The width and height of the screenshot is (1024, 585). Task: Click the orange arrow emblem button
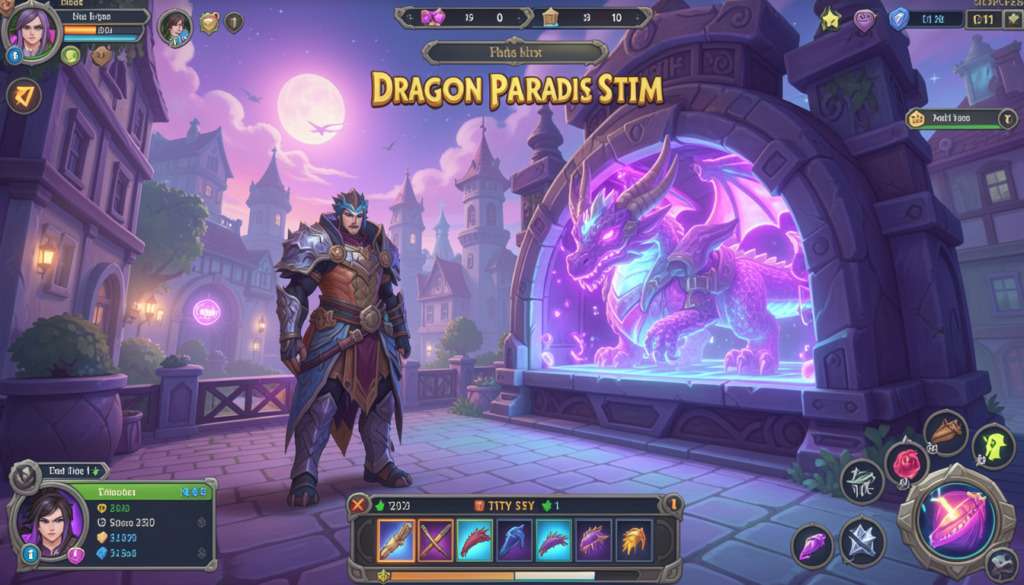(24, 96)
